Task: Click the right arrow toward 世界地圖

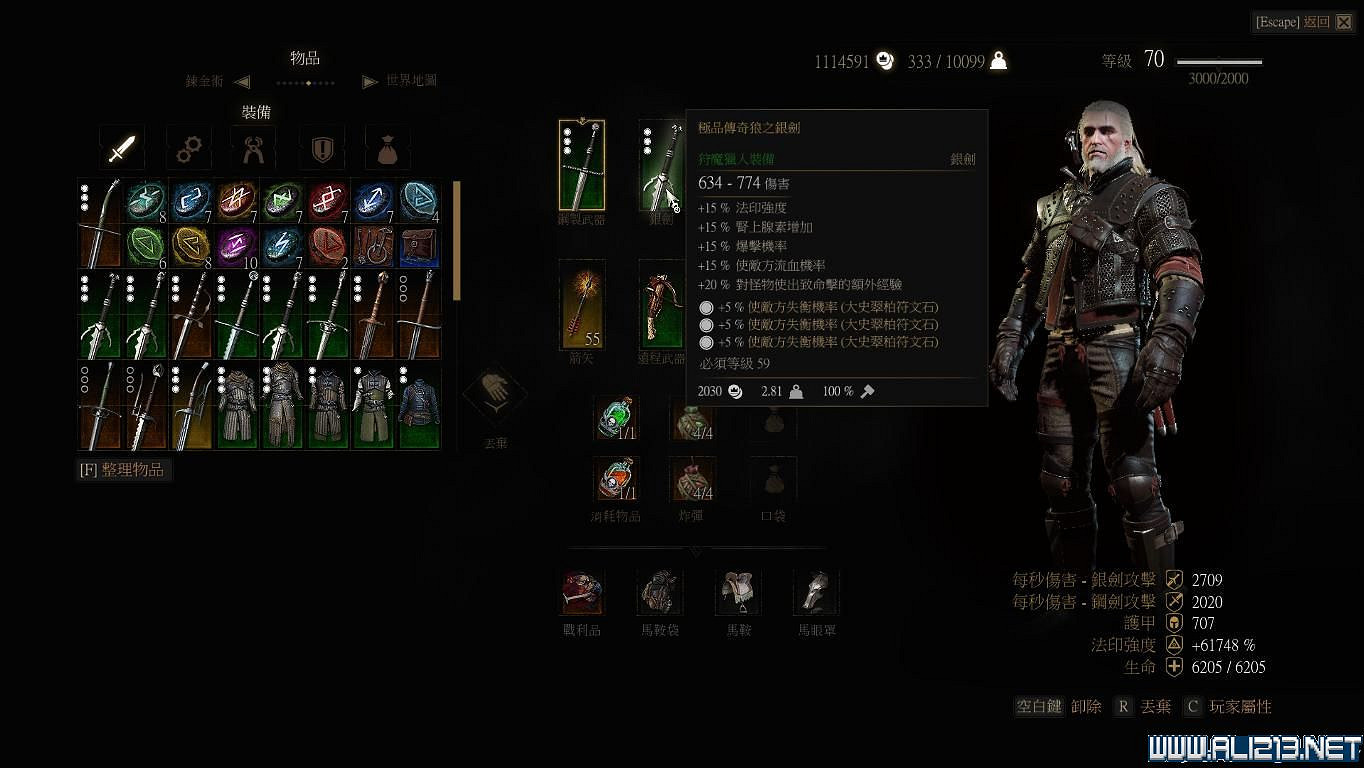Action: pyautogui.click(x=371, y=81)
